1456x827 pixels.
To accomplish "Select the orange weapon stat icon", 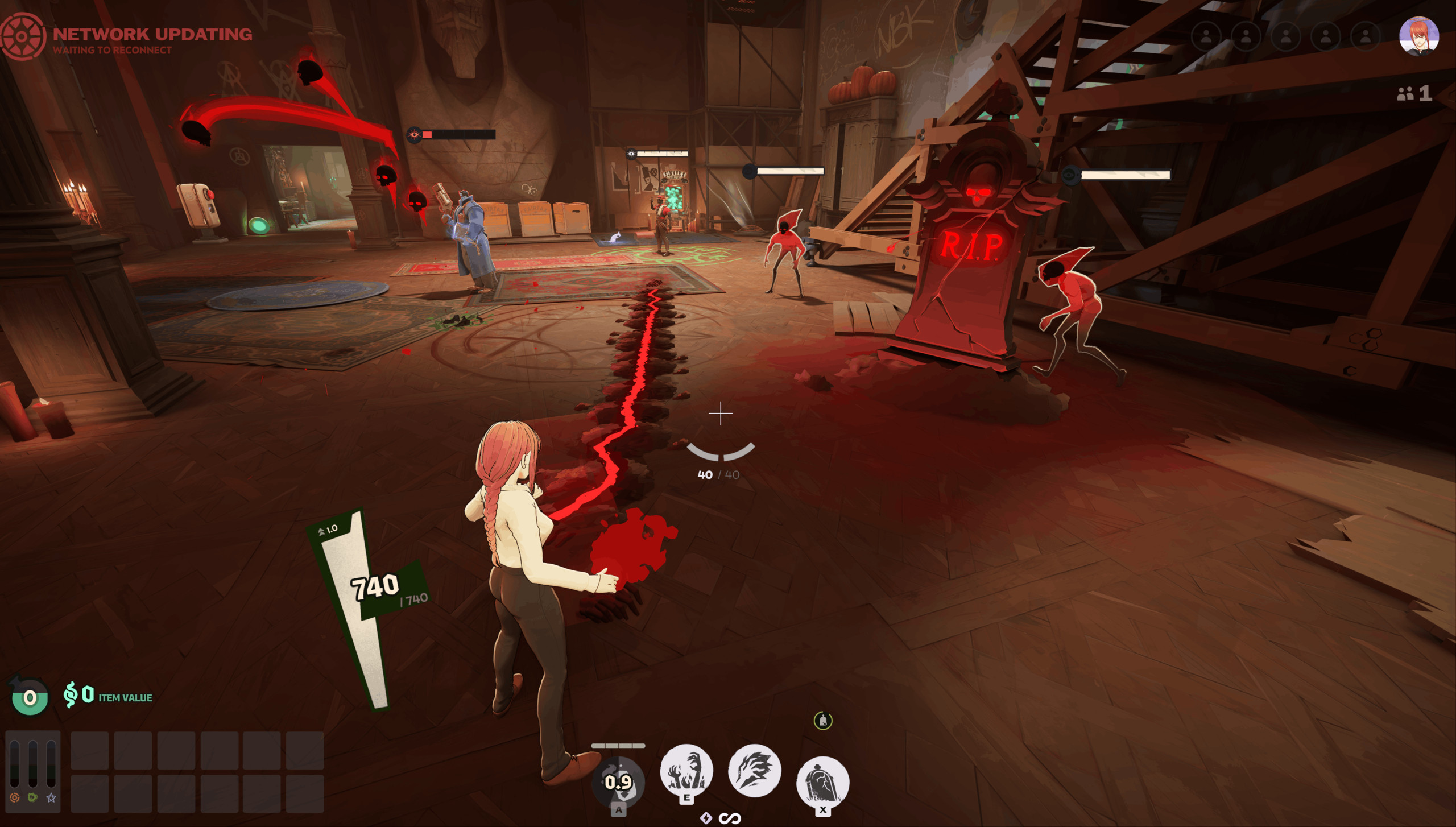I will click(15, 798).
